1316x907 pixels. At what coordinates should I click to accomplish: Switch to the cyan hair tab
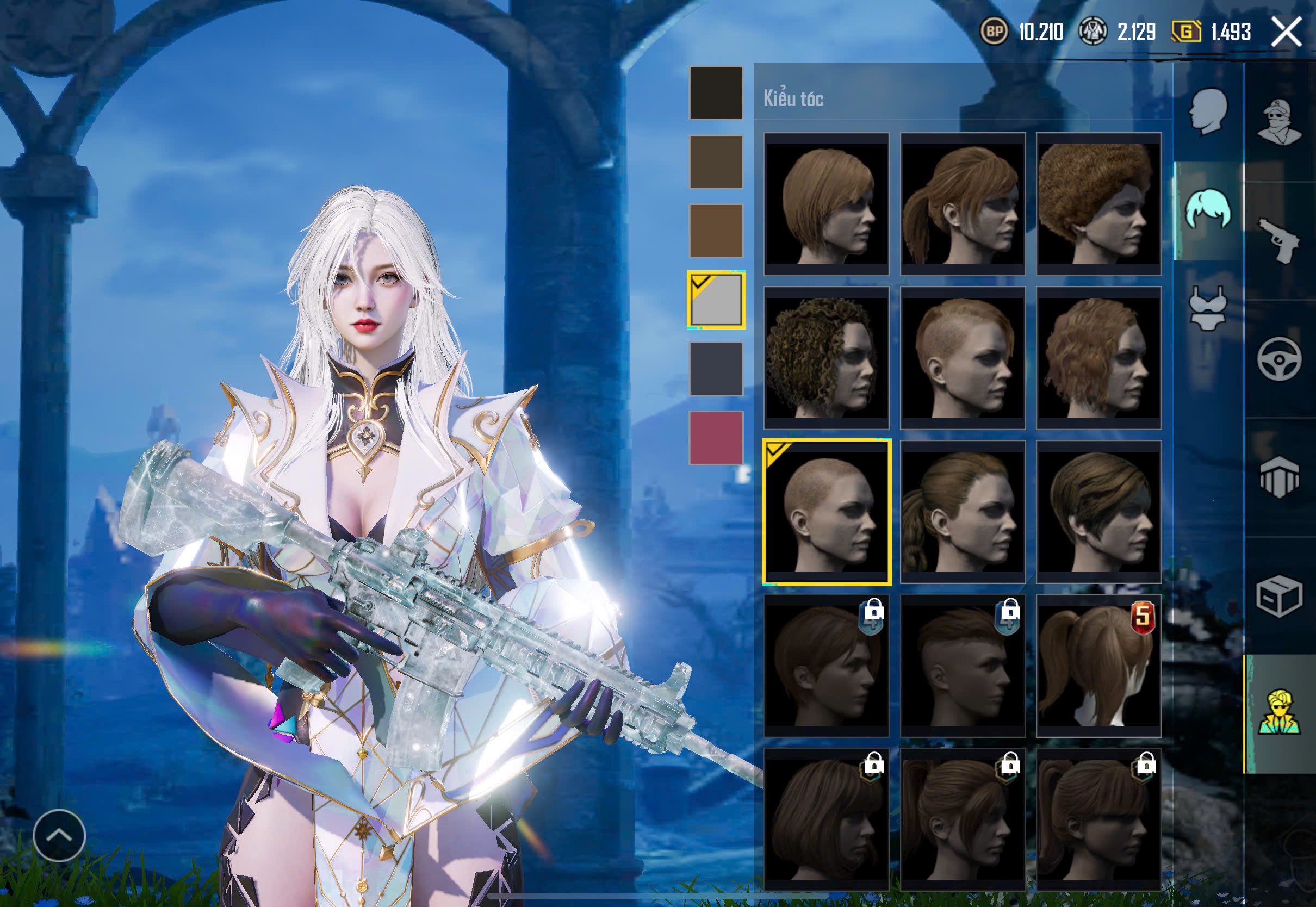(1209, 210)
